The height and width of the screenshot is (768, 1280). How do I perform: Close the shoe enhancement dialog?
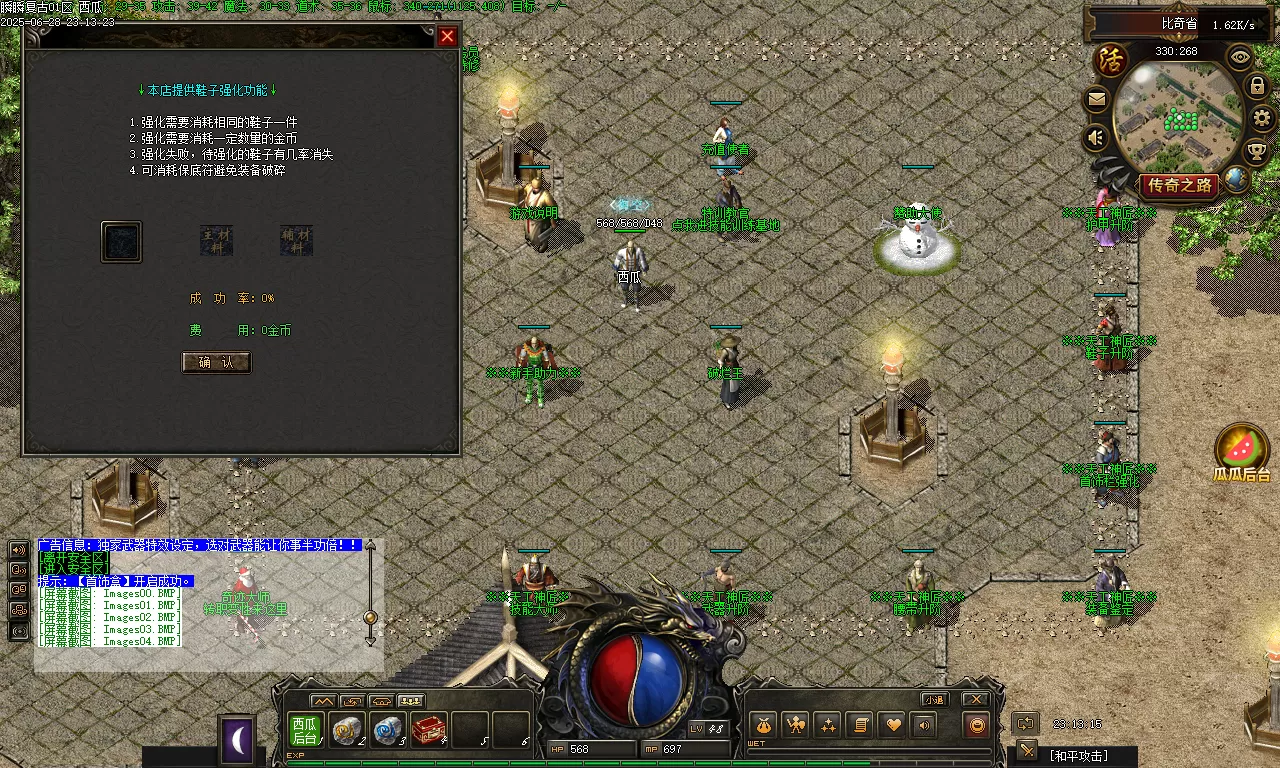[447, 37]
